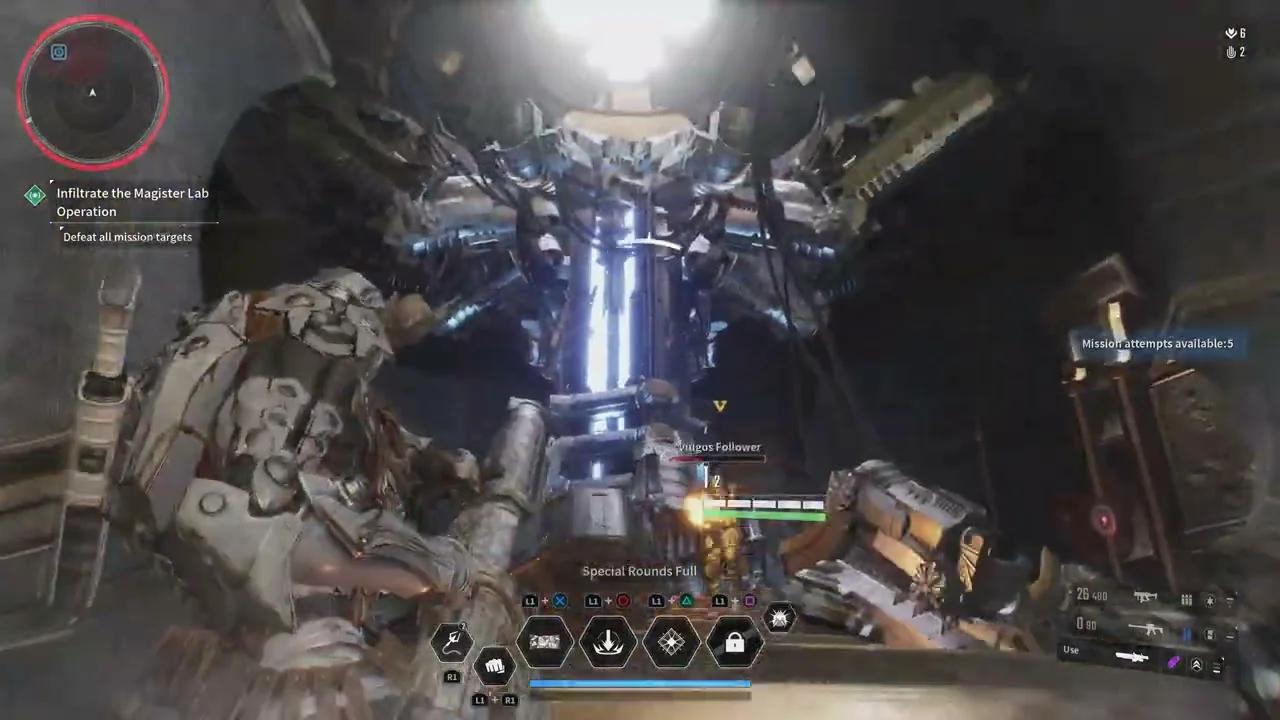The width and height of the screenshot is (1280, 720).
Task: Expand the Infiltrate the Magister Lab Operation objective
Action: pos(133,202)
